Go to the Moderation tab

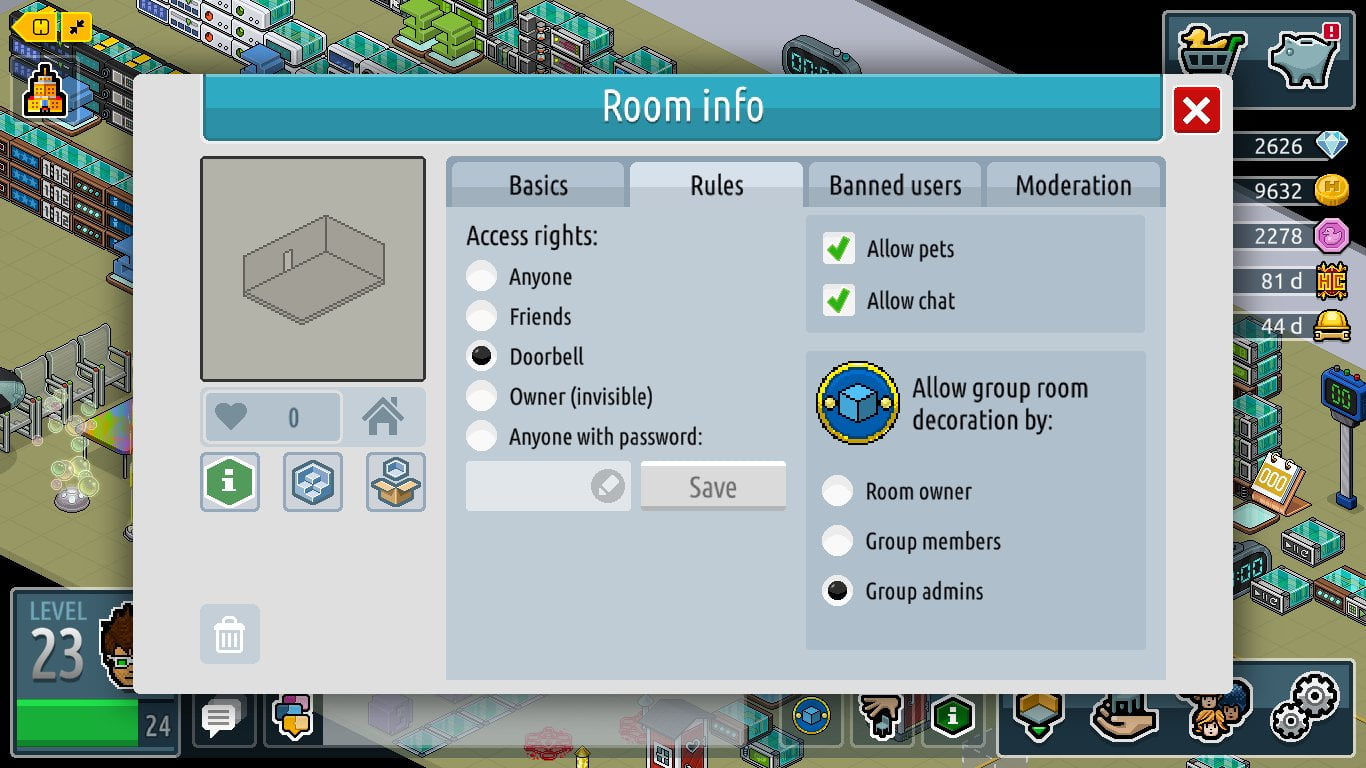pos(1073,185)
